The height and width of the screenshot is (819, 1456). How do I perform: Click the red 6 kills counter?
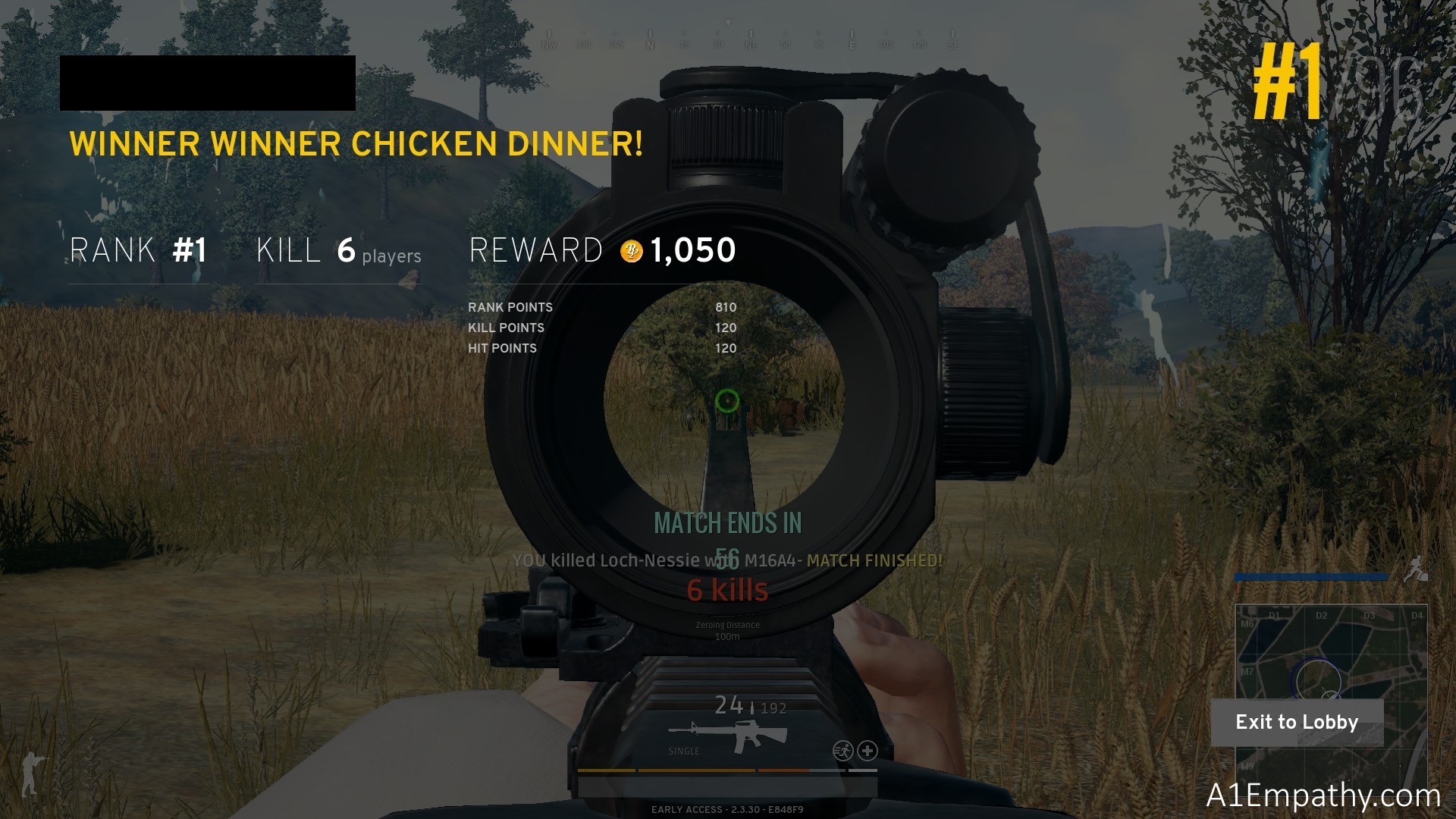point(726,588)
